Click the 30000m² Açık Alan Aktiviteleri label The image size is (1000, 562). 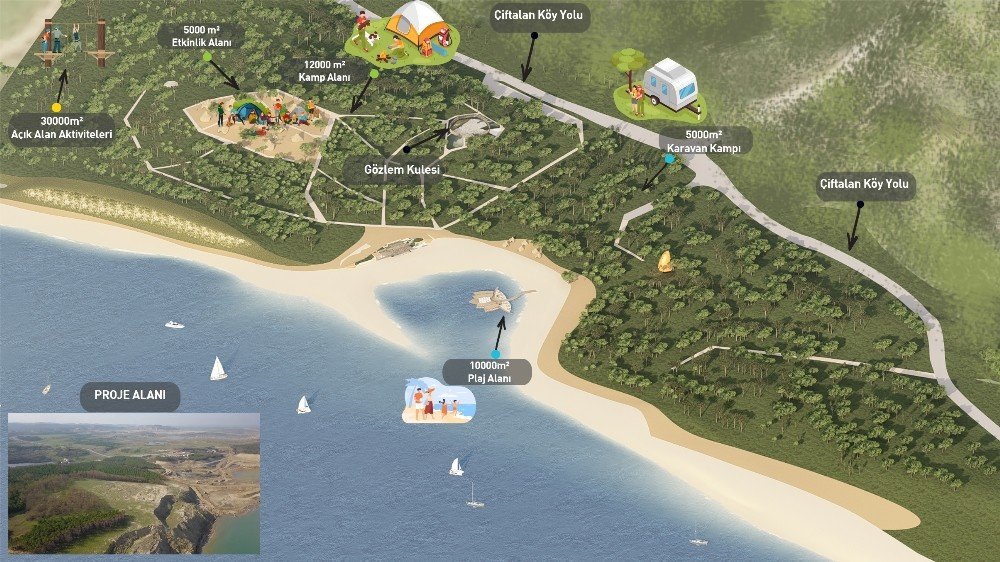[60, 127]
